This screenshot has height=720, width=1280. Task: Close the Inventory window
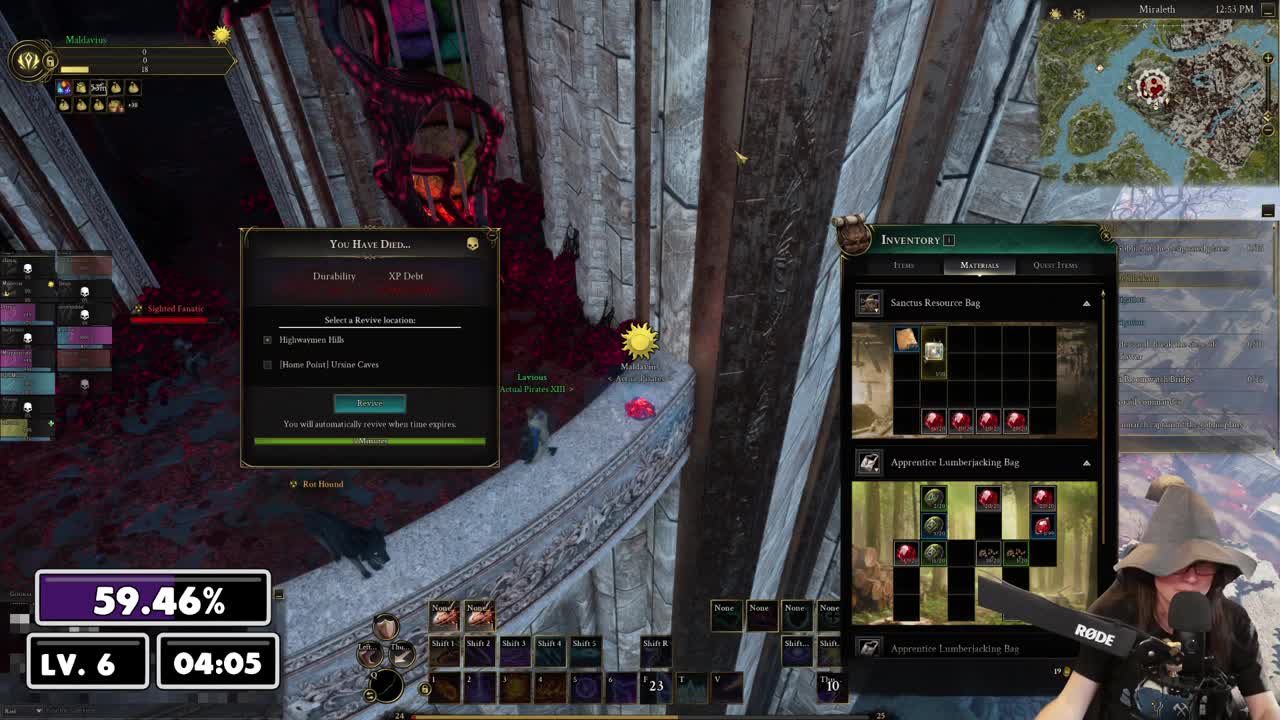coord(1105,236)
